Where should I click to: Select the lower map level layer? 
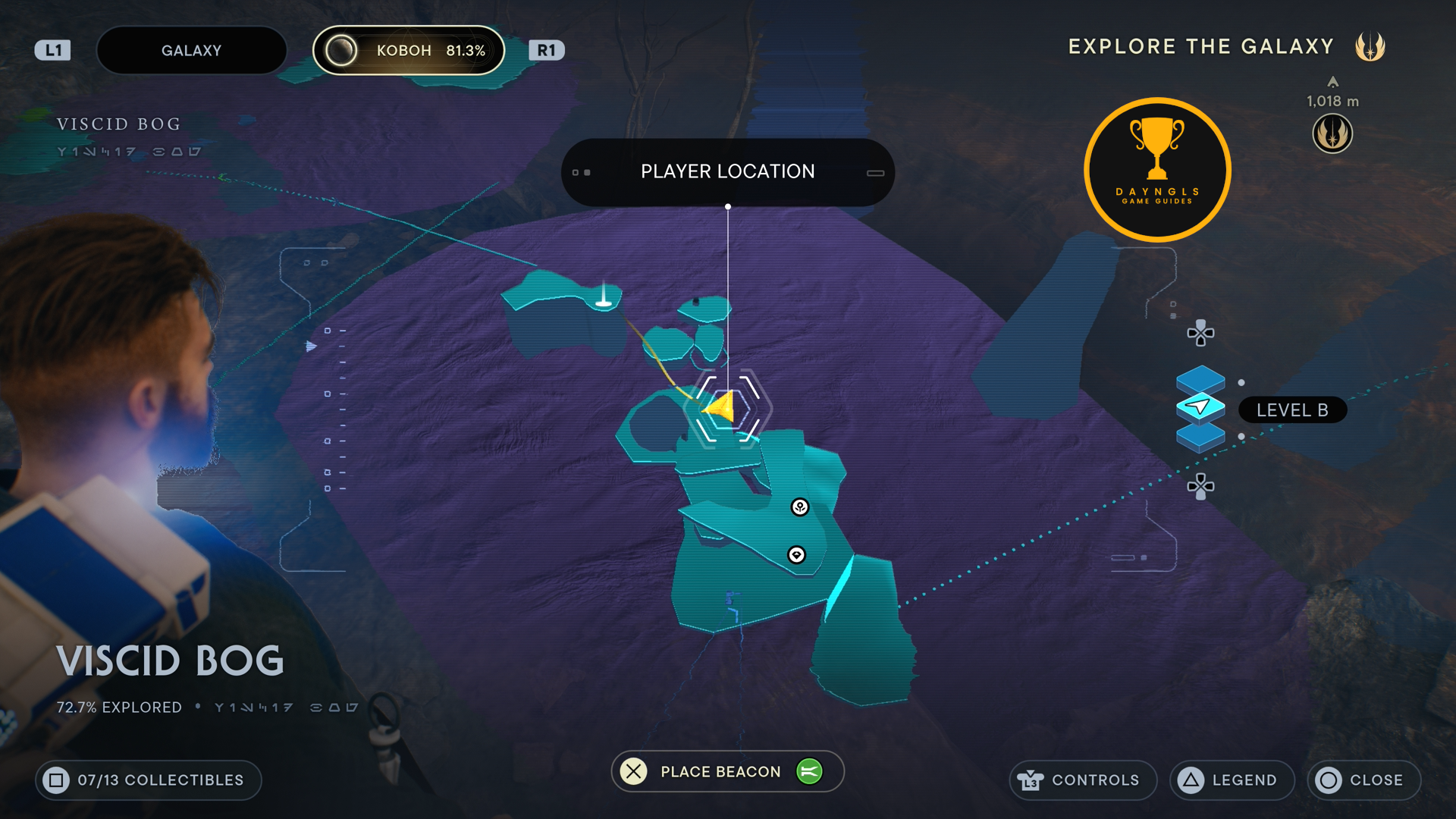(x=1200, y=438)
